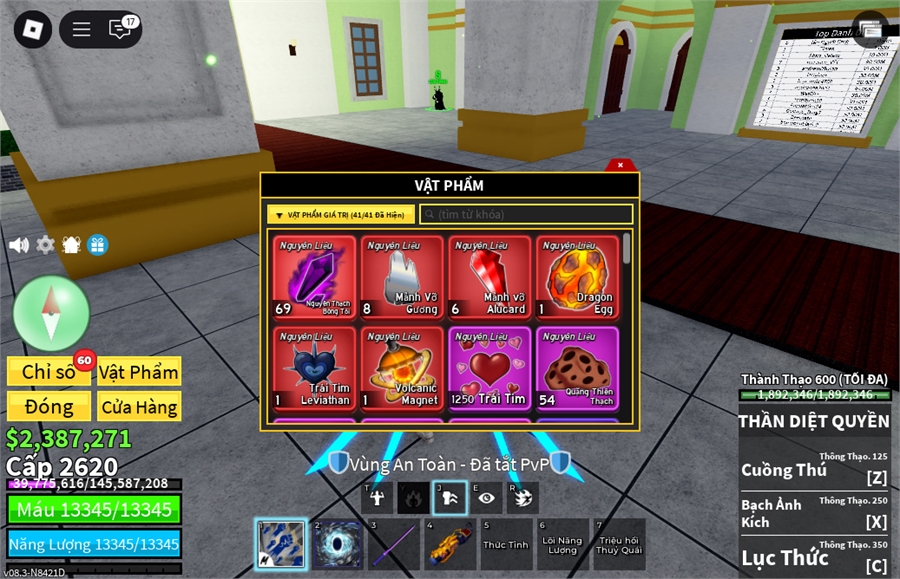Image resolution: width=900 pixels, height=579 pixels.
Task: Click the inventory keyword search field
Action: (x=527, y=215)
